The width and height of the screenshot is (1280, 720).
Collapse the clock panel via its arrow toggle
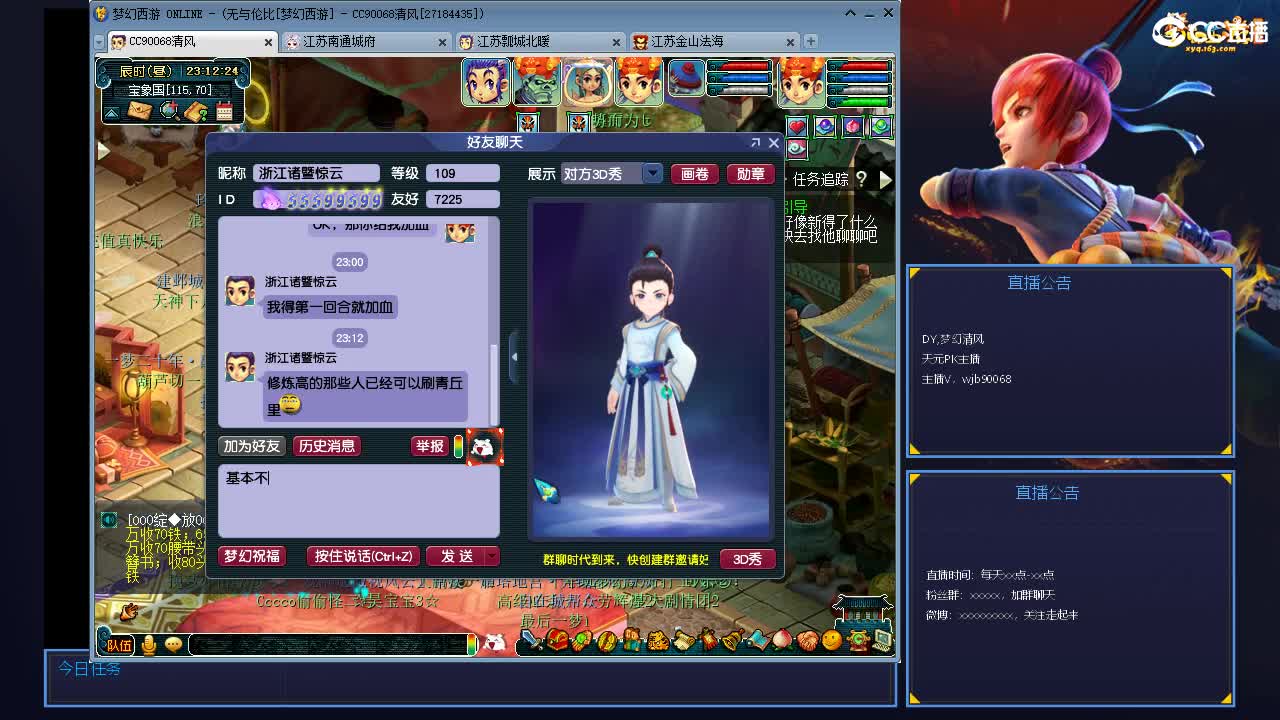[x=111, y=112]
